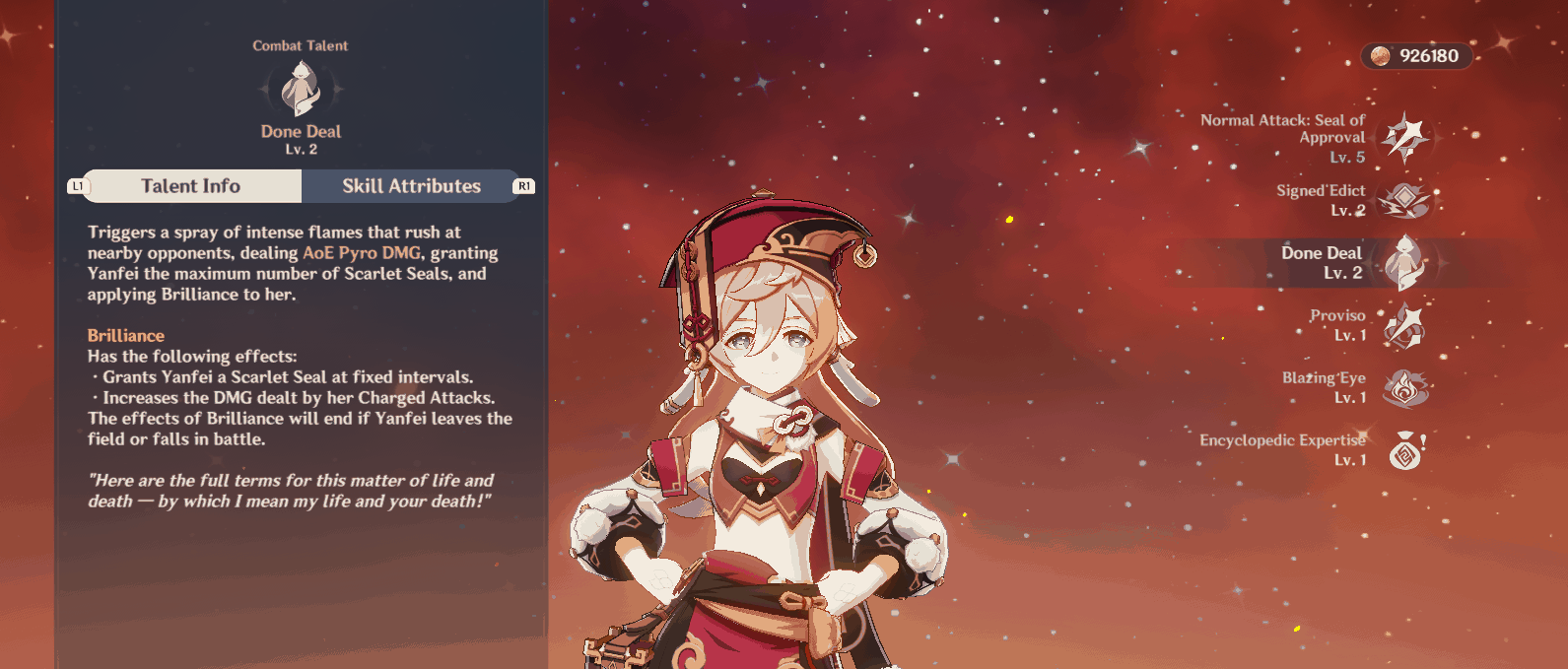Open the Skill Attributes tab
The image size is (1568, 669).
tap(411, 186)
